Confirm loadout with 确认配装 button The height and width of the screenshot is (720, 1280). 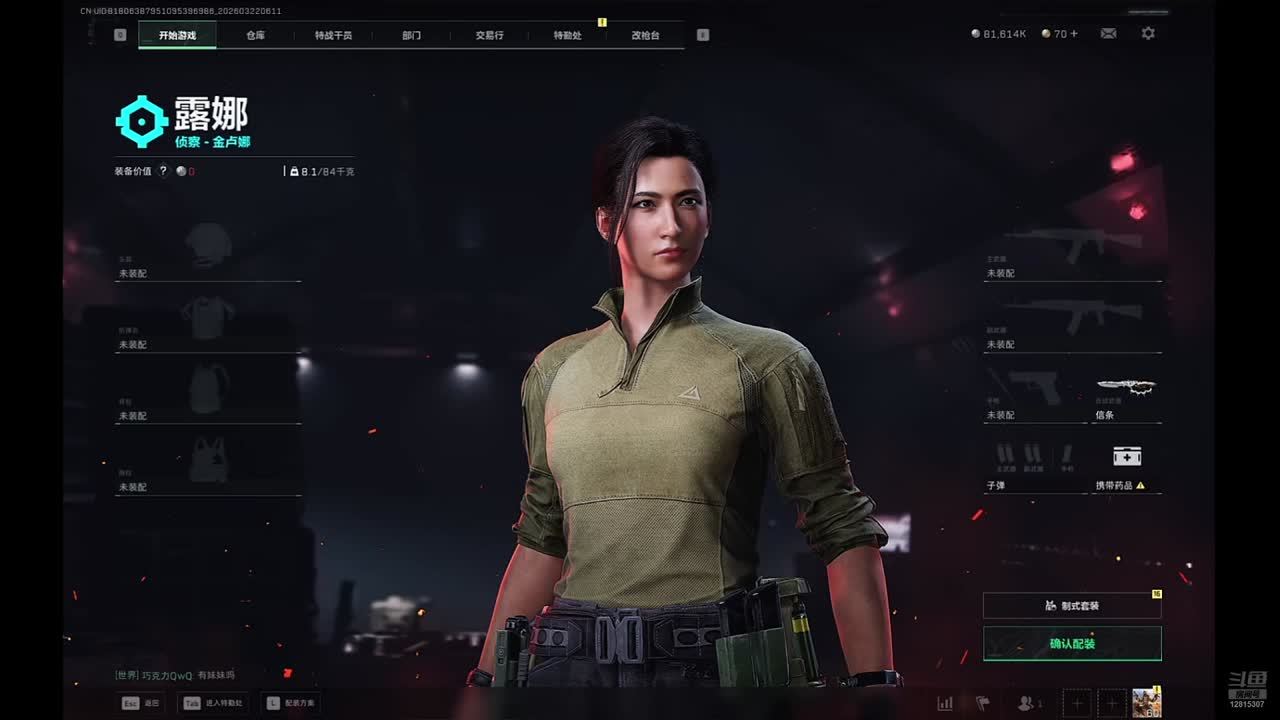[1072, 644]
